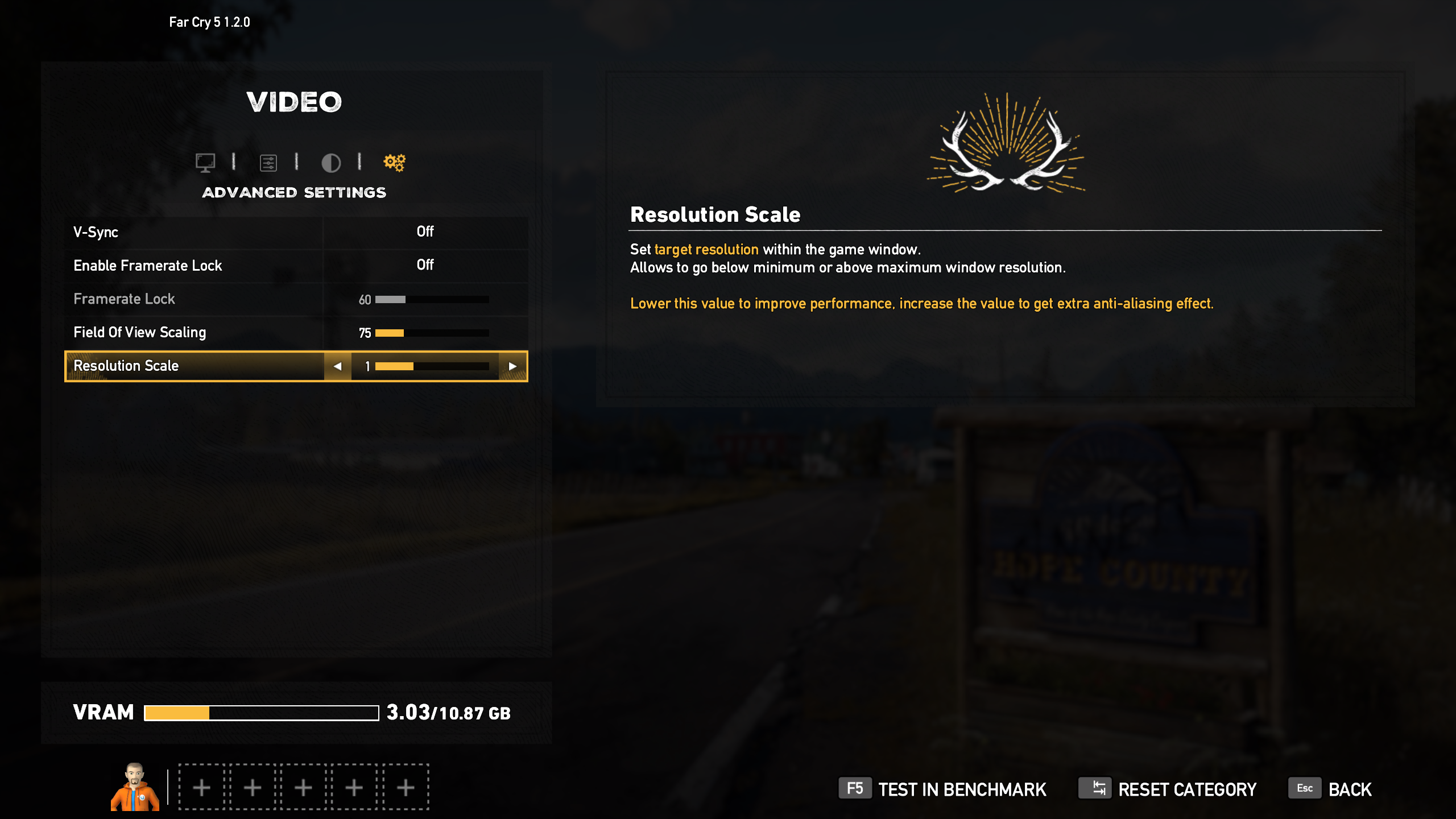This screenshot has width=1456, height=819.
Task: Toggle Enable Framerate Lock option
Action: [296, 265]
